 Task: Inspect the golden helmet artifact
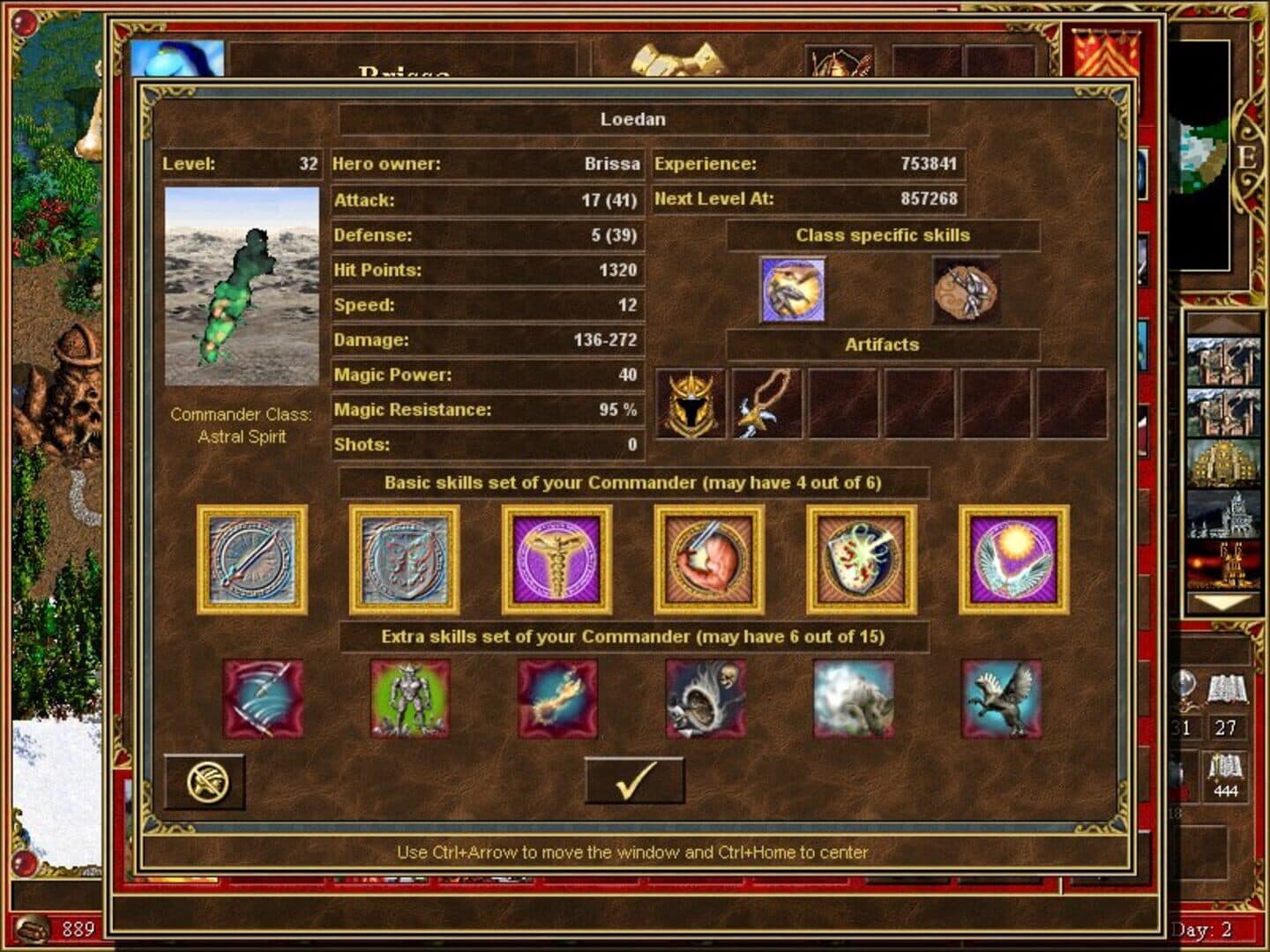point(691,404)
